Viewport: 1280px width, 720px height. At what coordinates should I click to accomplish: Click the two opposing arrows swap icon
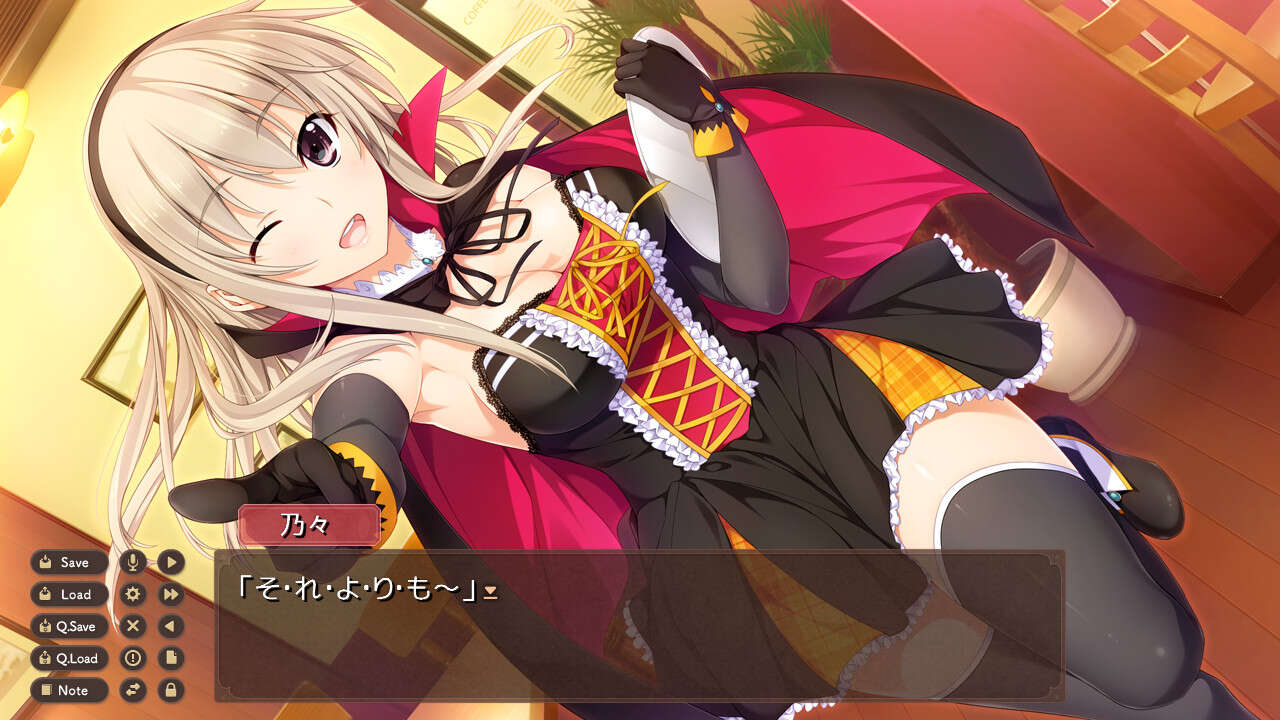click(132, 690)
